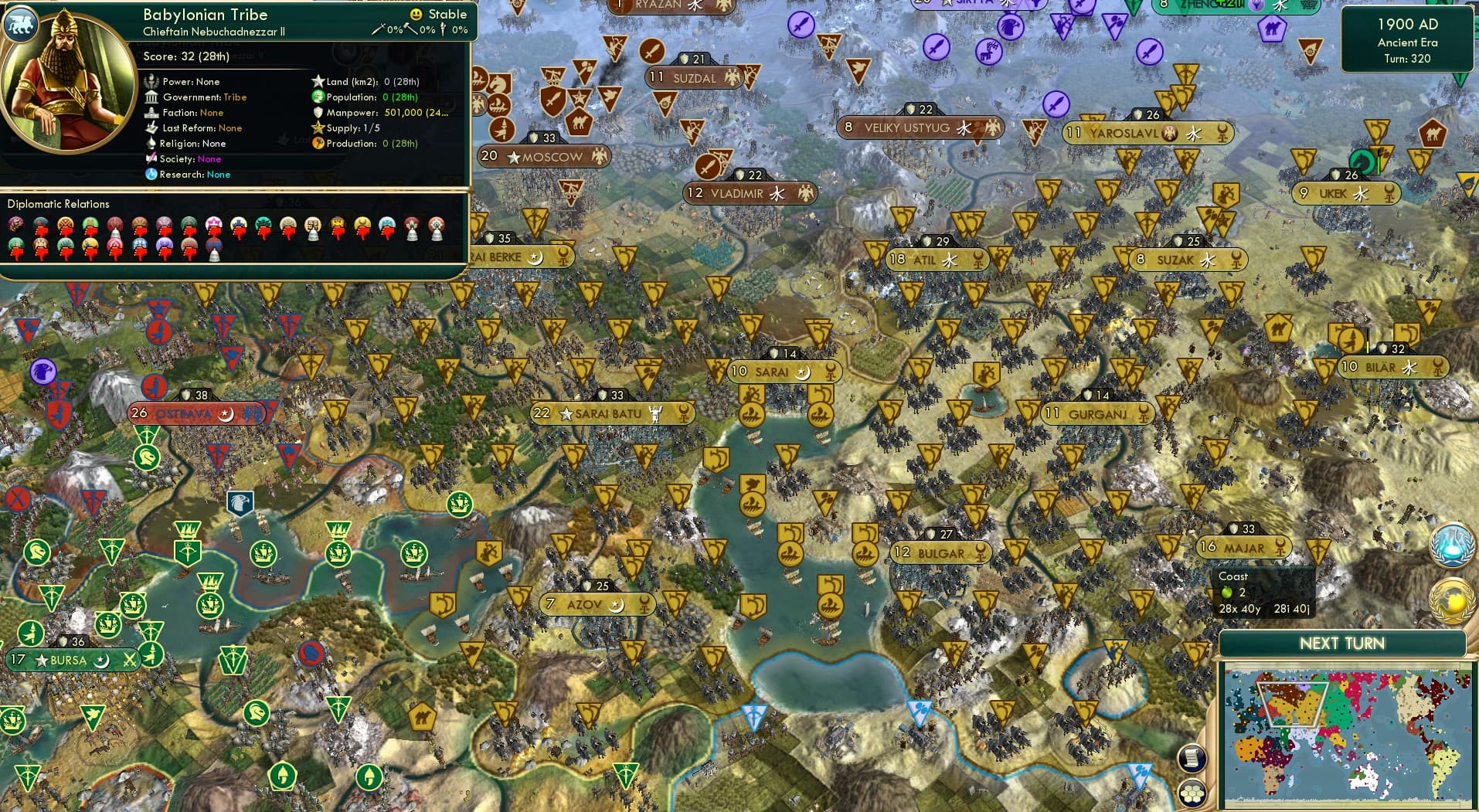The width and height of the screenshot is (1479, 812).
Task: Click the Government value labeled Tribe
Action: coord(236,97)
